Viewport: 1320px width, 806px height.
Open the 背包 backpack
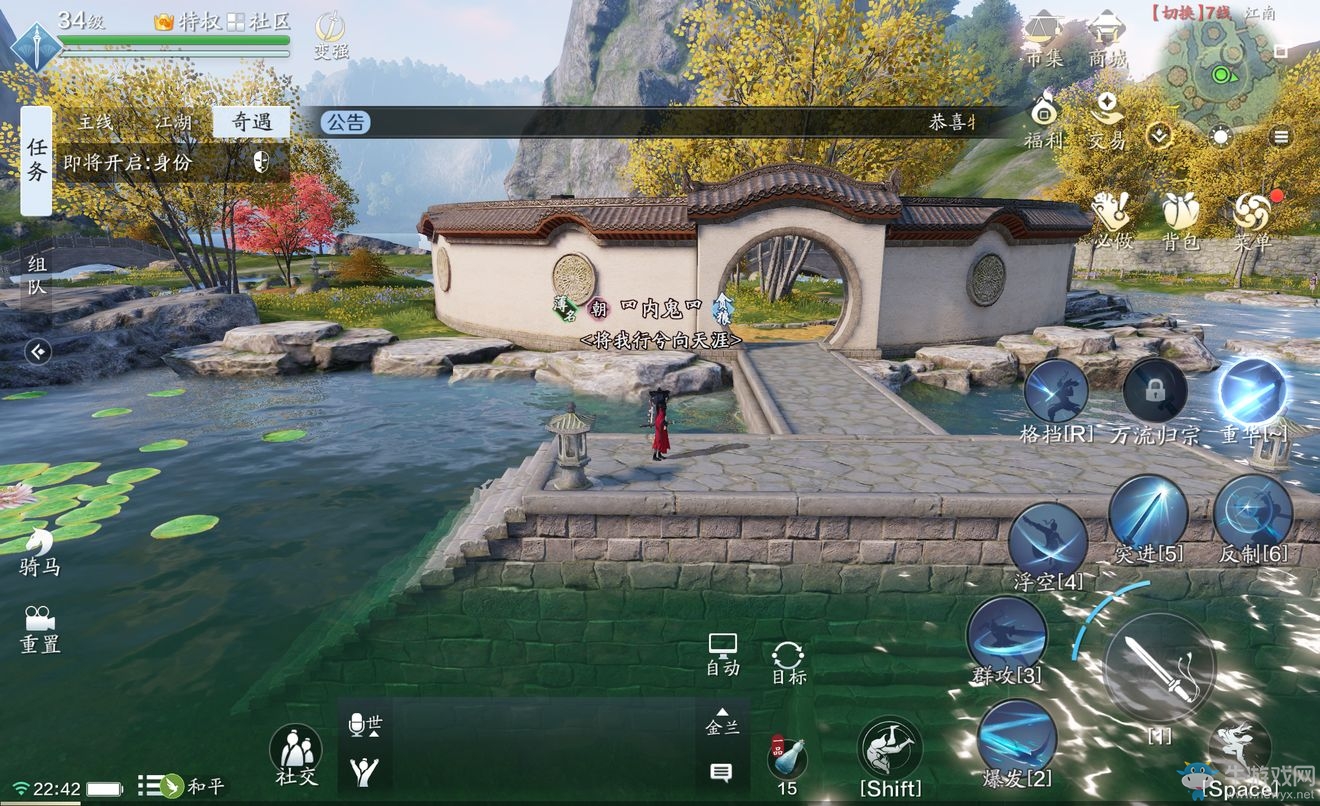click(1180, 215)
